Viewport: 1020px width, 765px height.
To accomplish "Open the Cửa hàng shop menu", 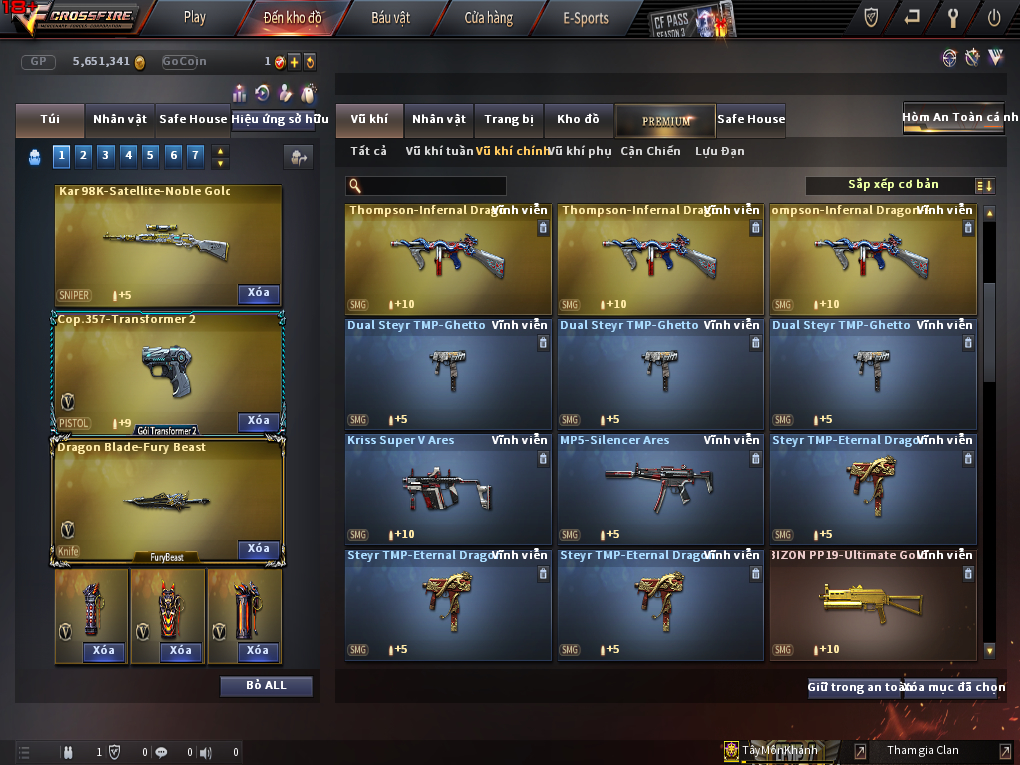I will (488, 17).
